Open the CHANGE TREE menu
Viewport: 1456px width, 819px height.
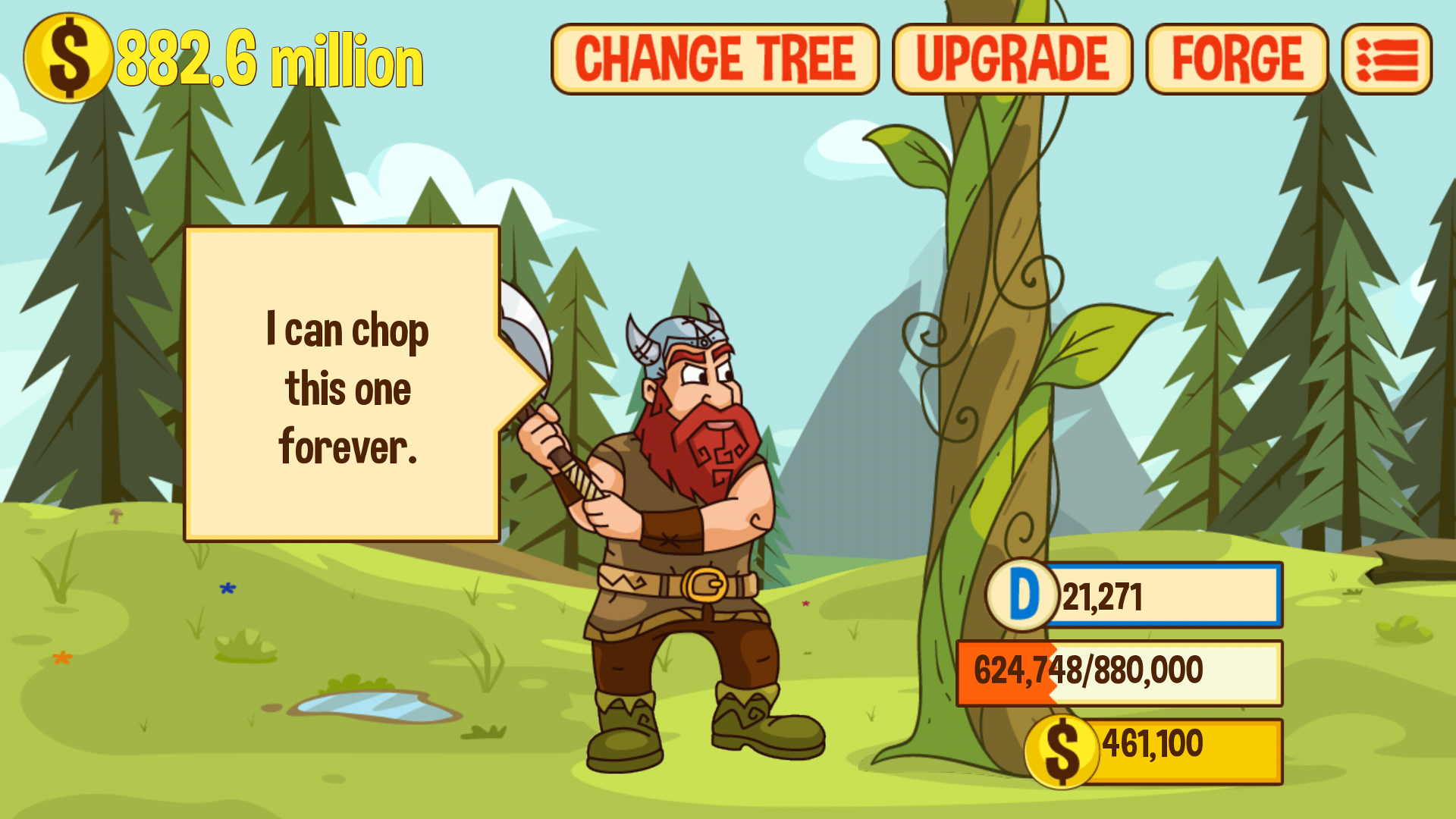tap(715, 57)
